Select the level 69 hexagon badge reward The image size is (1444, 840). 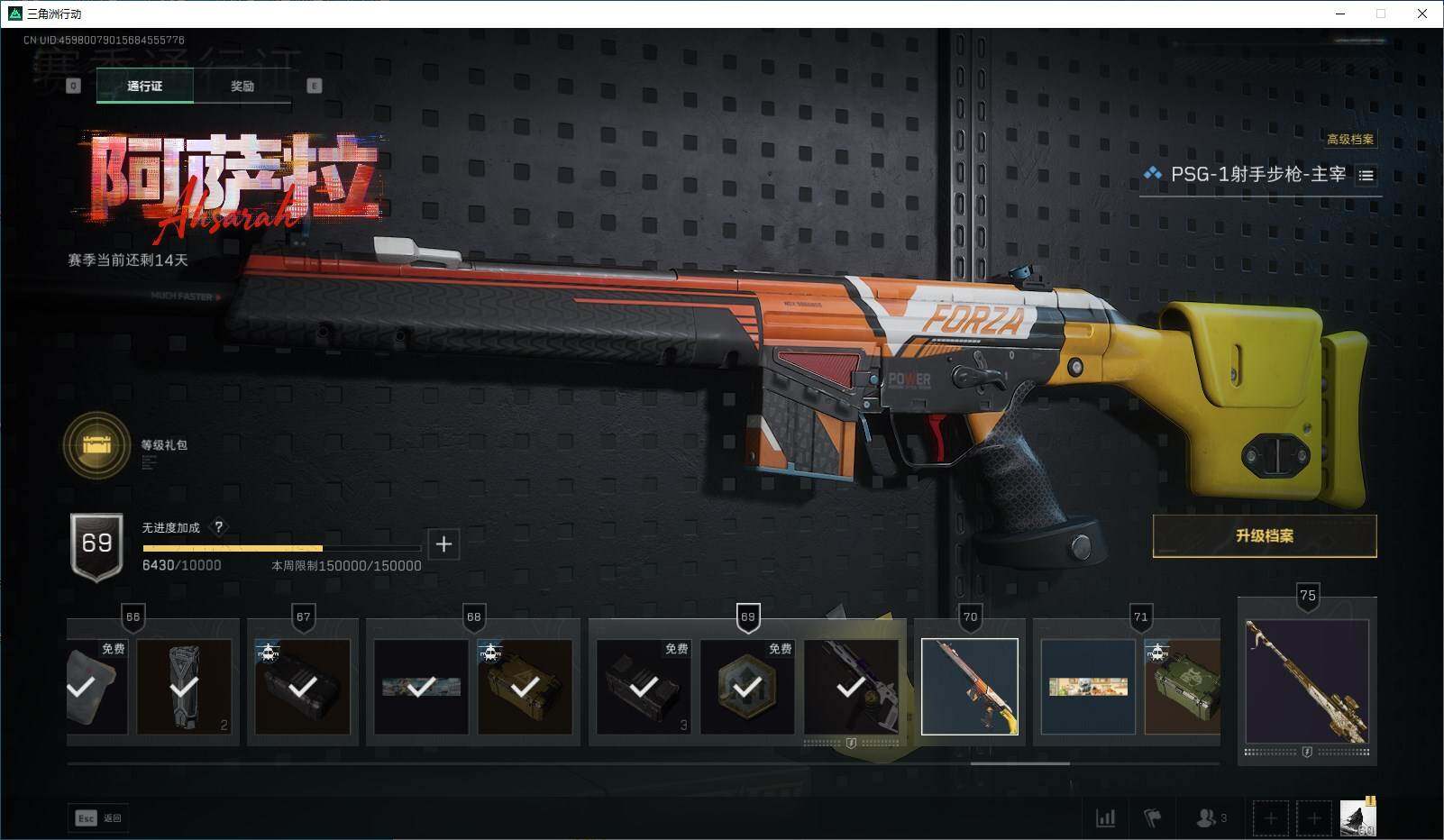pos(747,687)
